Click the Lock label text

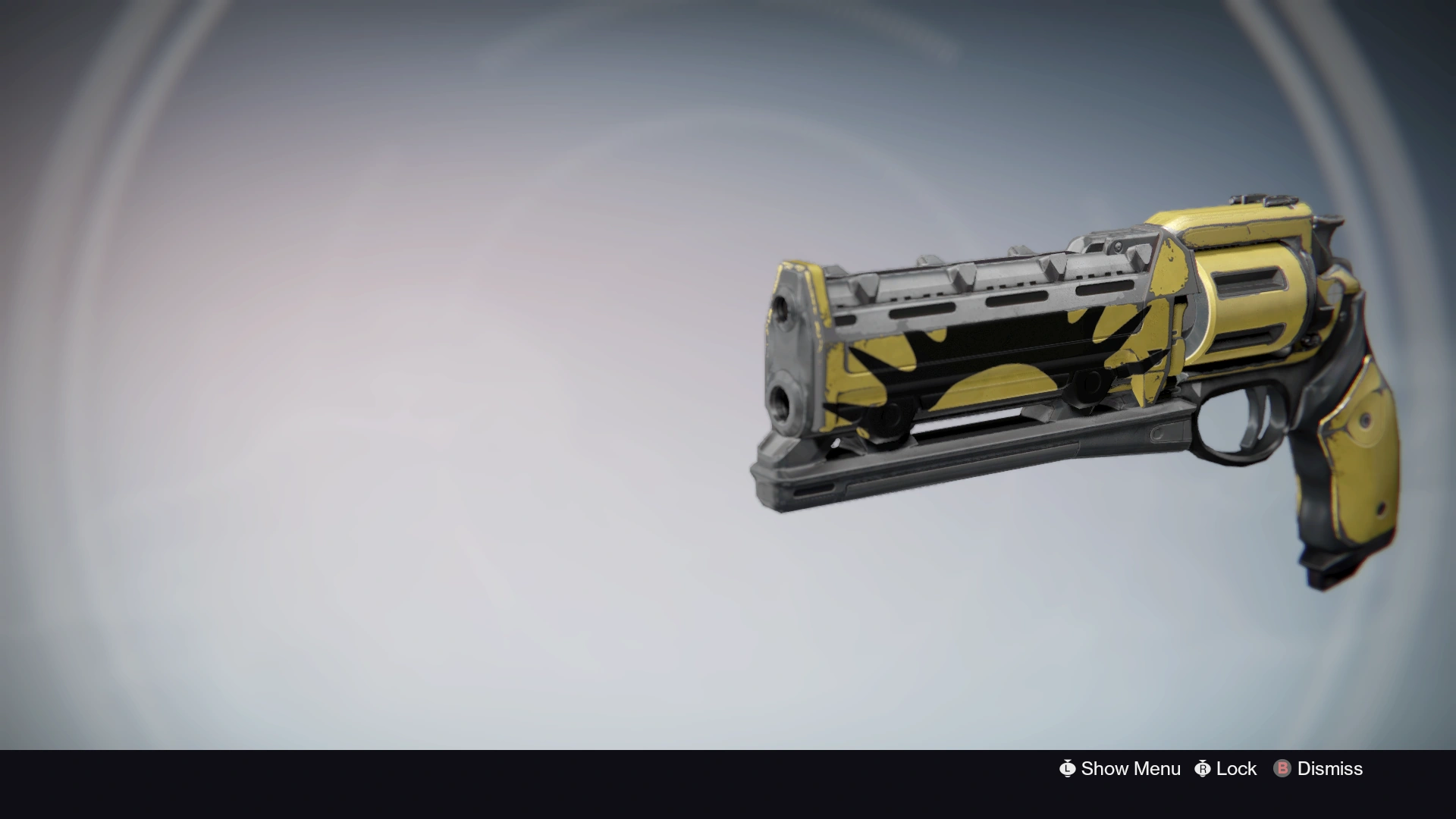click(1236, 768)
